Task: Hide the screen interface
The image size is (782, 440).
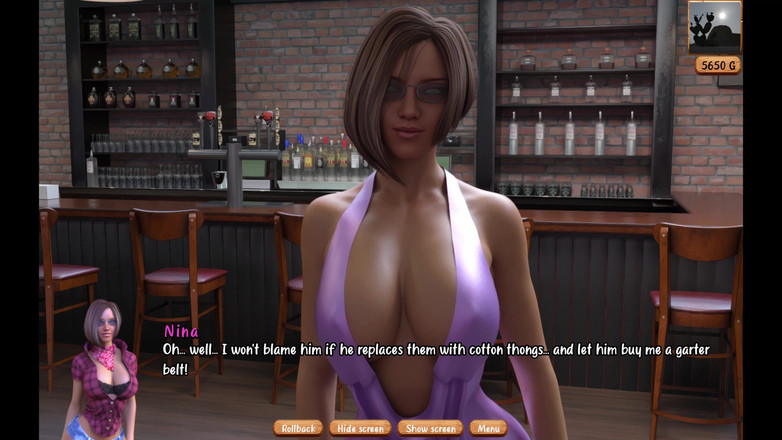Action: tap(360, 428)
